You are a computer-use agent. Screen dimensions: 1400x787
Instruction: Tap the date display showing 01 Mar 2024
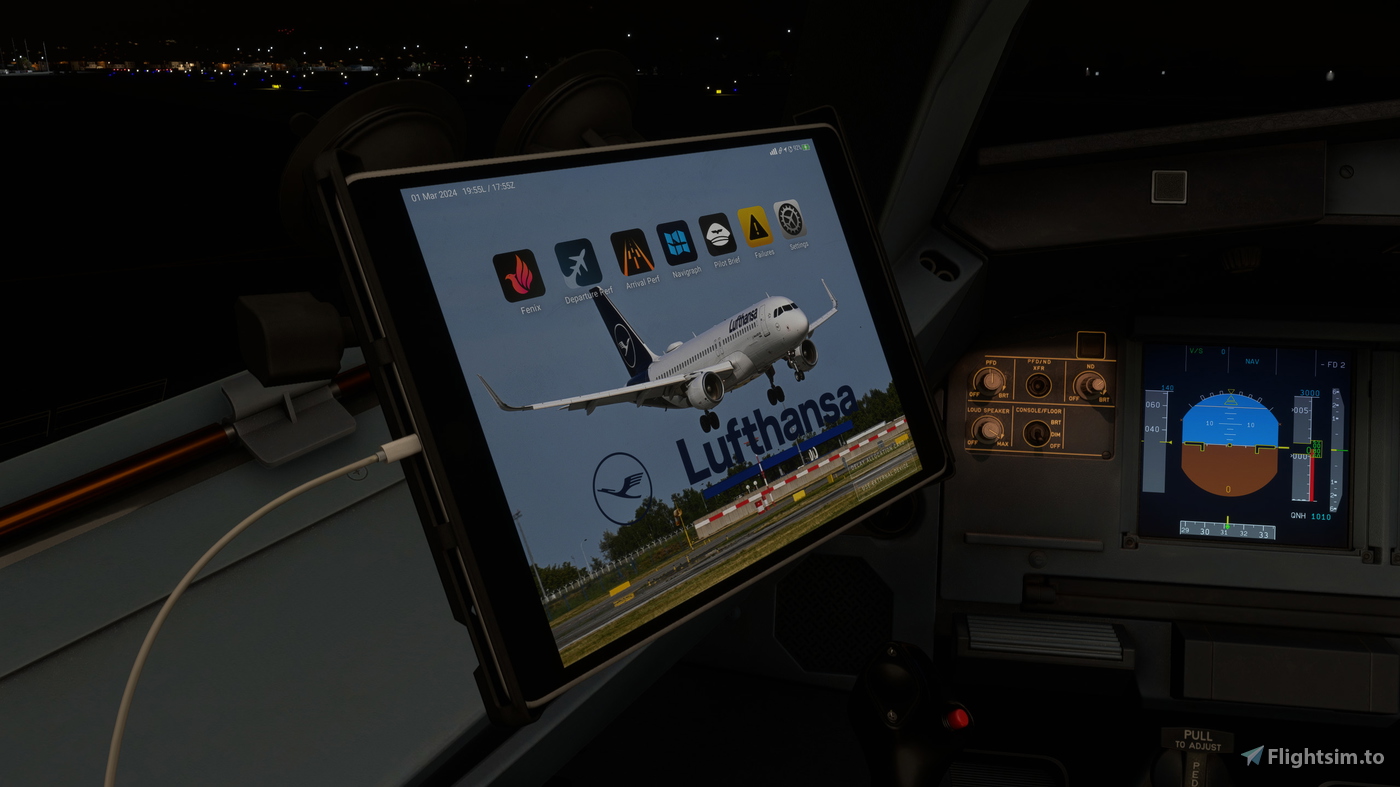[433, 192]
